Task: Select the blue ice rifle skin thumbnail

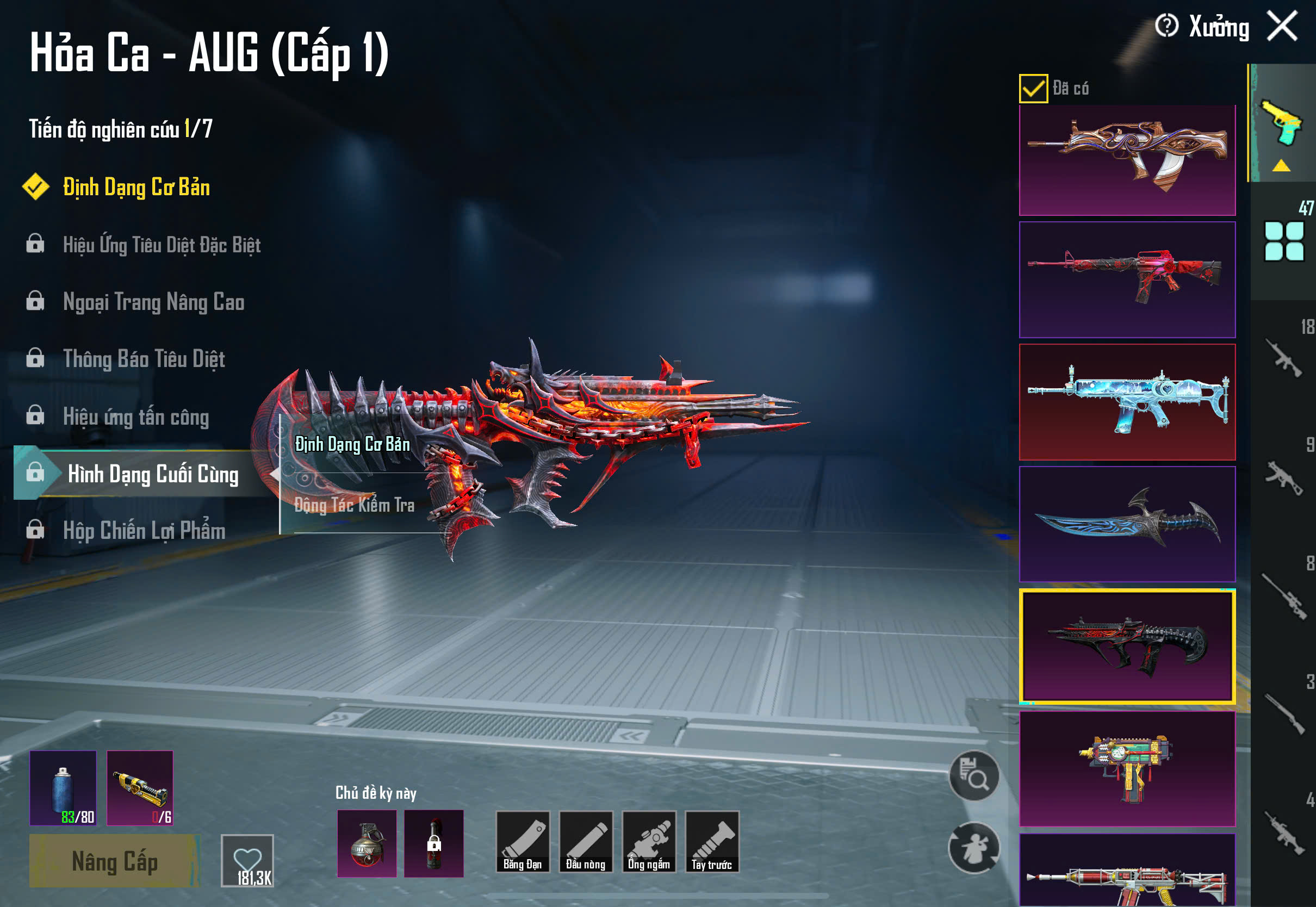Action: (x=1127, y=402)
